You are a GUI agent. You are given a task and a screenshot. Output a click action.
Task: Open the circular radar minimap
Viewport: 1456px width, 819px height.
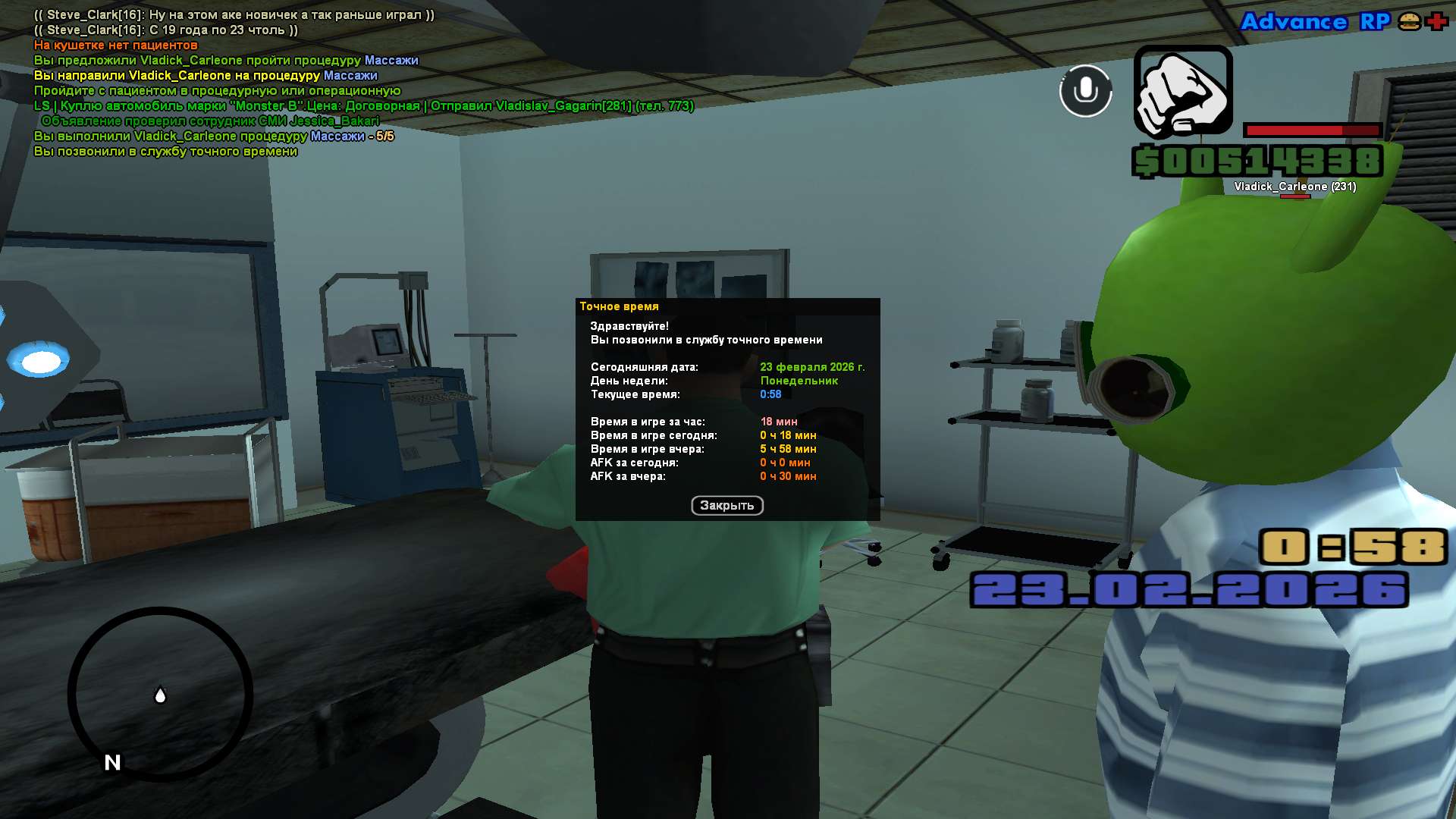coord(160,693)
